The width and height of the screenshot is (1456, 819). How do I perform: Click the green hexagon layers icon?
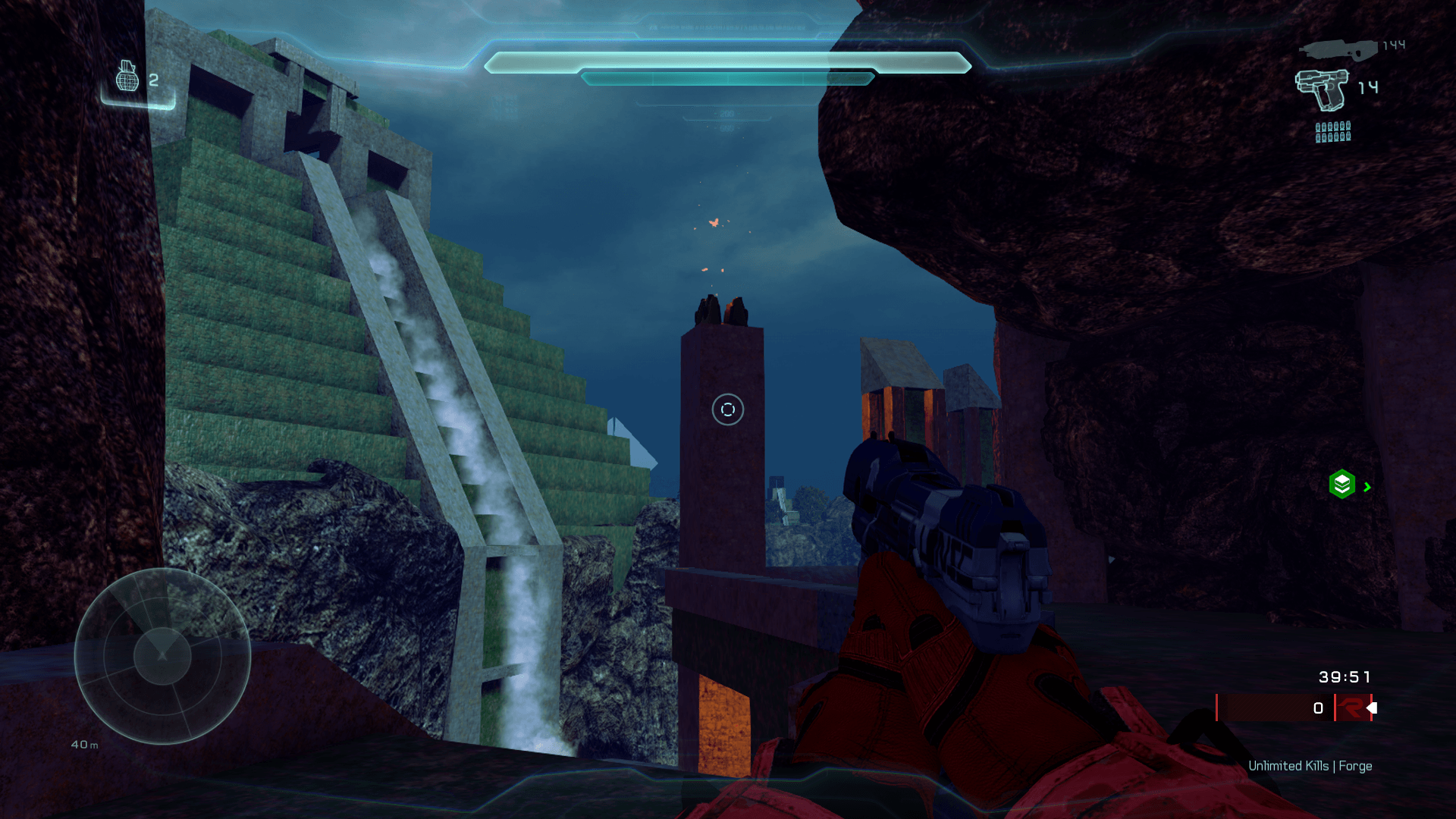(1341, 484)
